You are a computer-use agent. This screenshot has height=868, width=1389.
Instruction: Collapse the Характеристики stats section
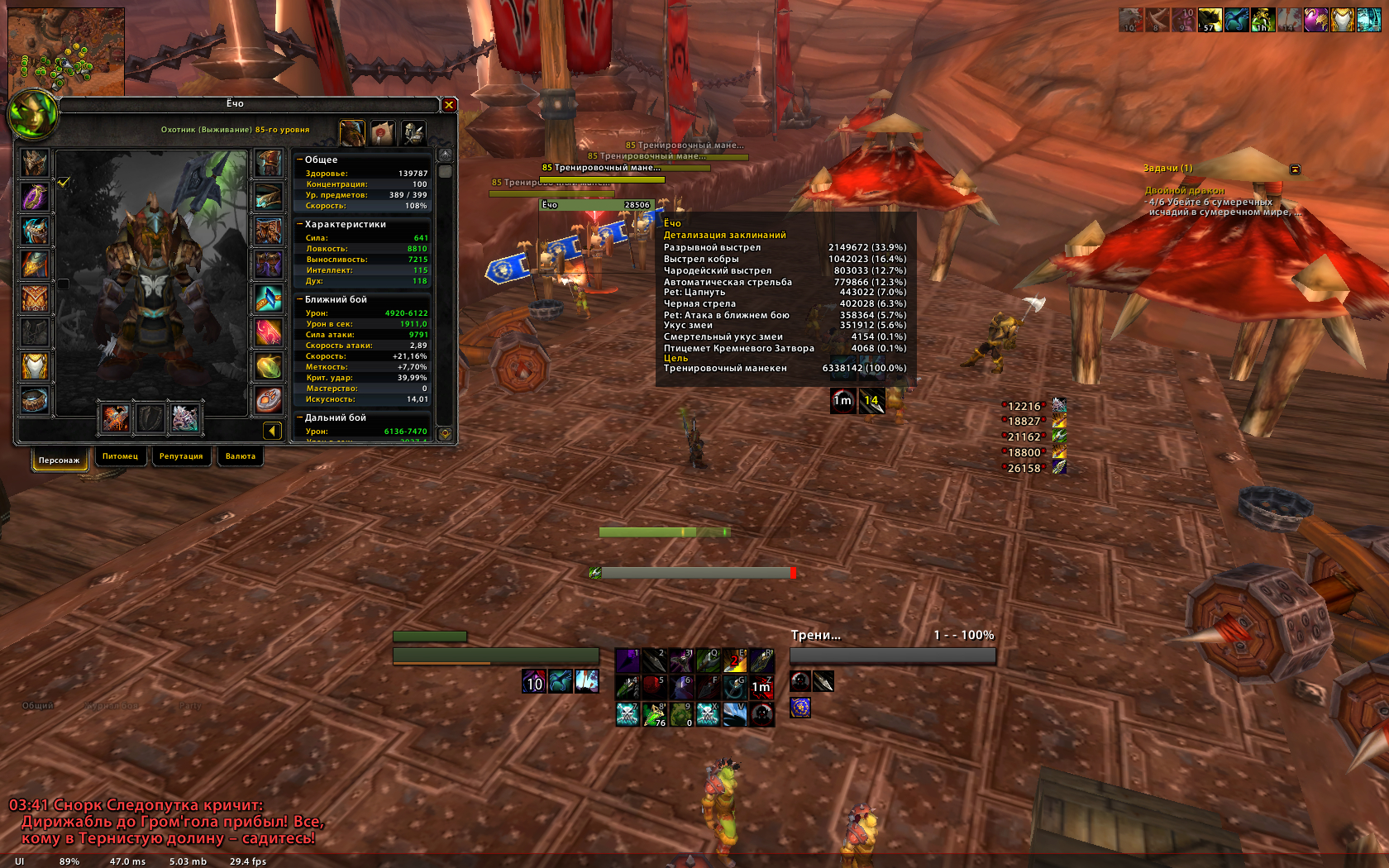tap(299, 224)
